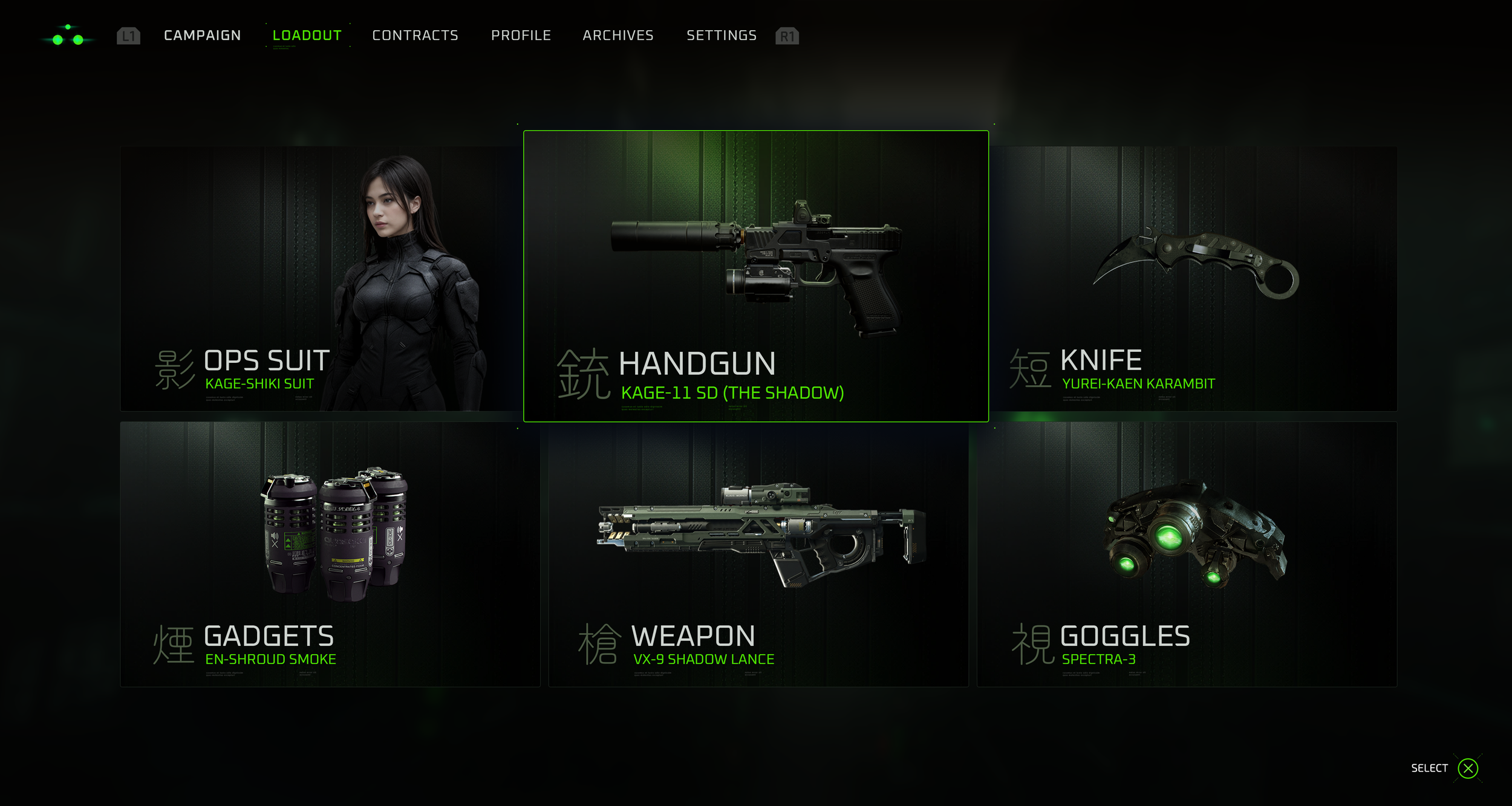This screenshot has height=806, width=1512.
Task: Switch to the Campaign tab
Action: click(x=202, y=36)
